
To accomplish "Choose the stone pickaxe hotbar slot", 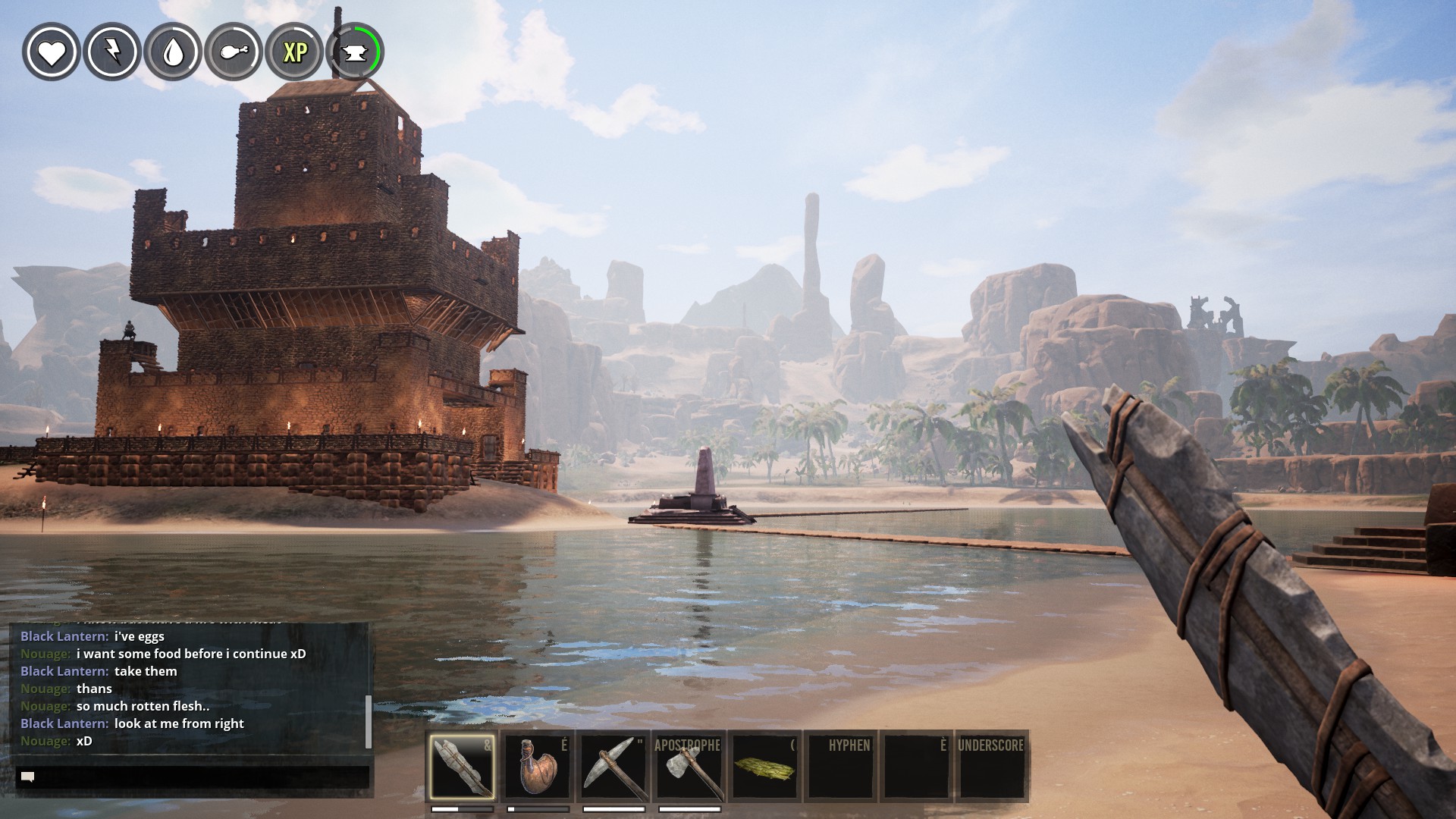I will pyautogui.click(x=613, y=767).
